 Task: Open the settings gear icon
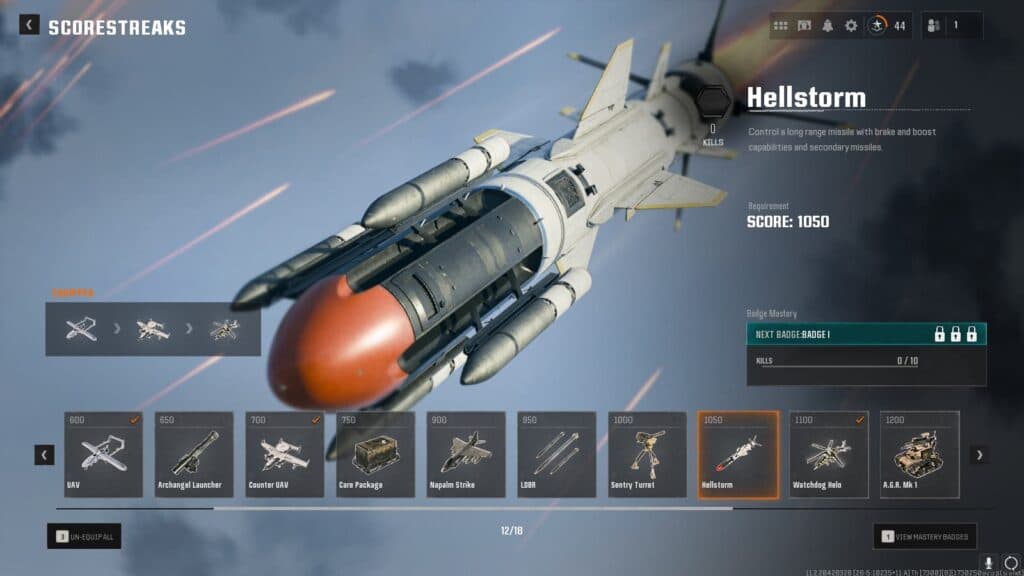[x=851, y=26]
